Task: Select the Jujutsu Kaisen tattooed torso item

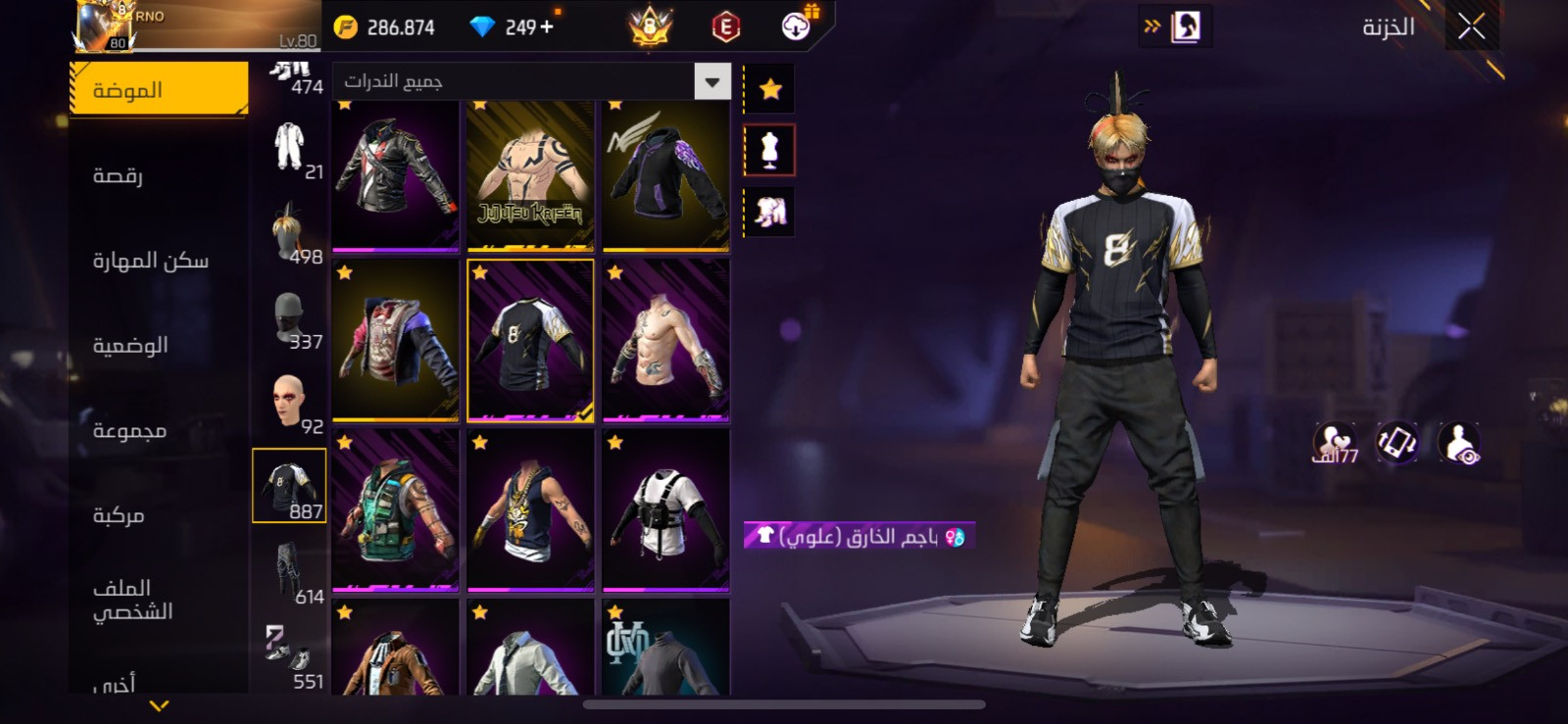Action: [x=530, y=176]
